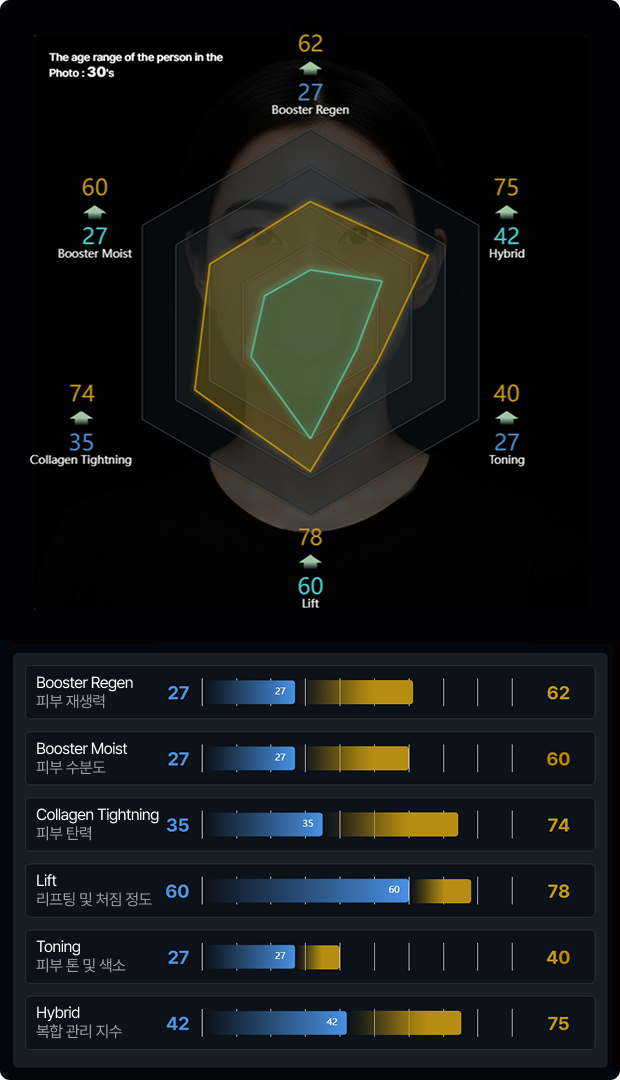Open the Toning score row
Viewport: 620px width, 1080px height.
[x=310, y=957]
